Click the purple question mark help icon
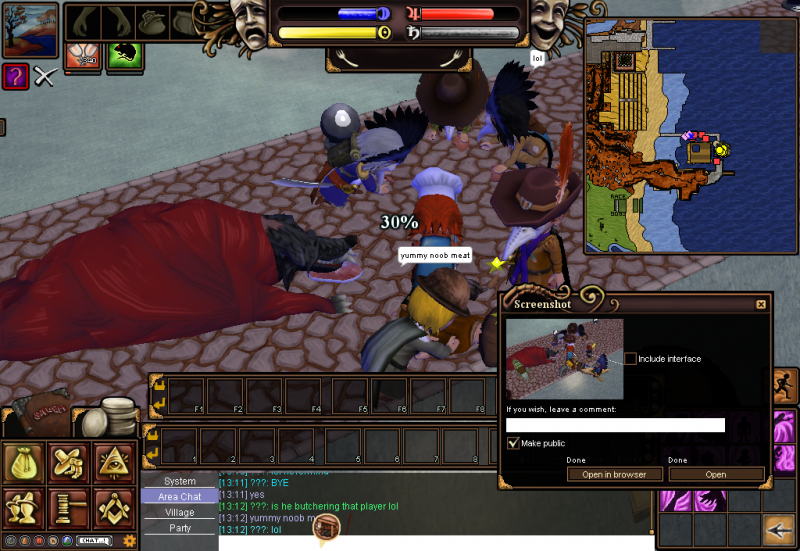800x551 pixels. [x=15, y=76]
